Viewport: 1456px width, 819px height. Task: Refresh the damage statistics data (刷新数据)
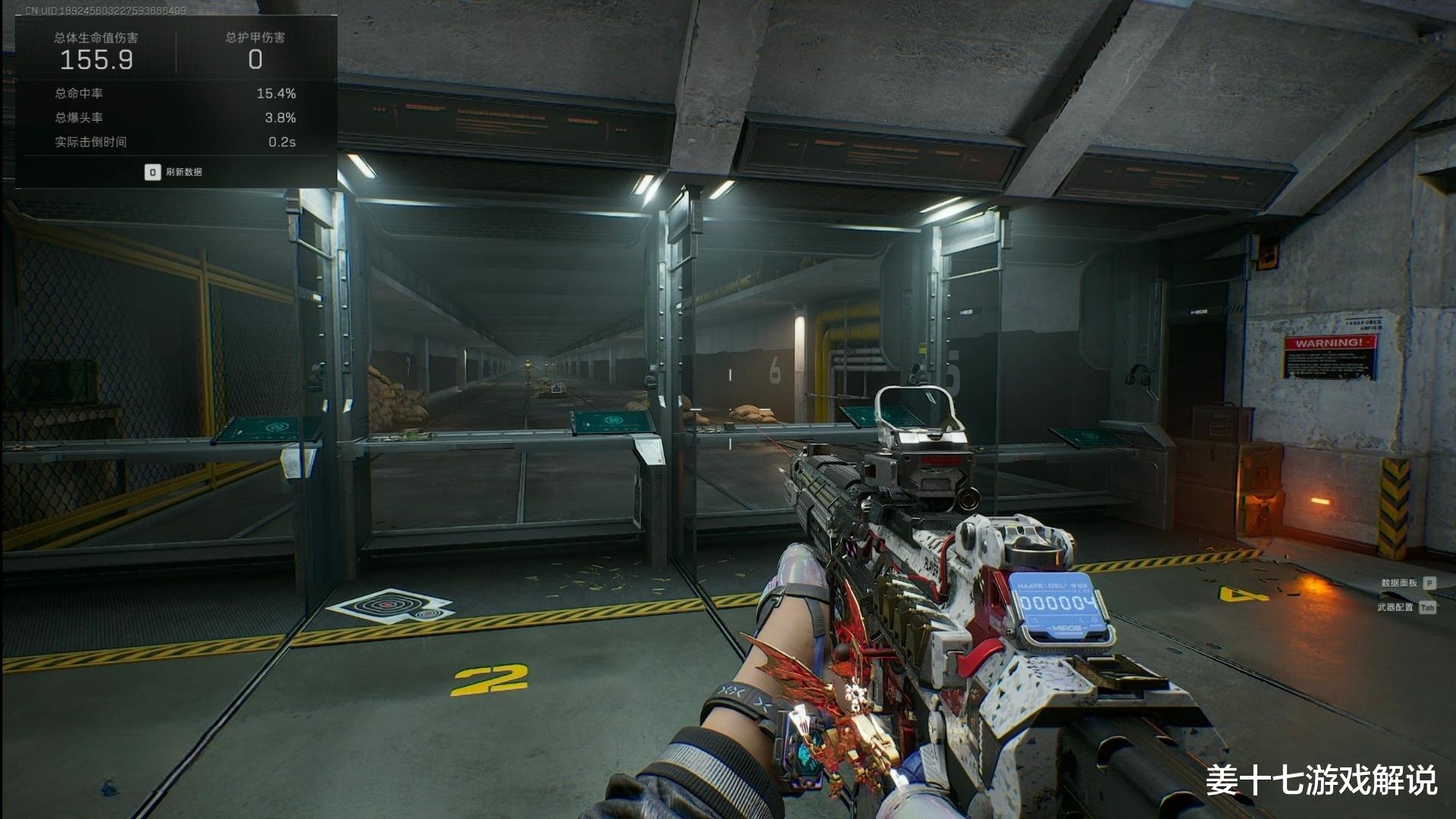174,172
